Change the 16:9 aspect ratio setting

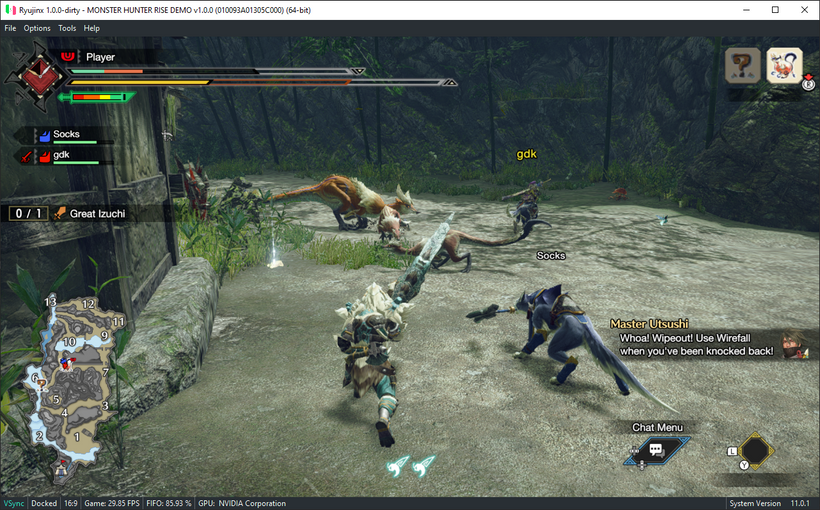tap(70, 503)
